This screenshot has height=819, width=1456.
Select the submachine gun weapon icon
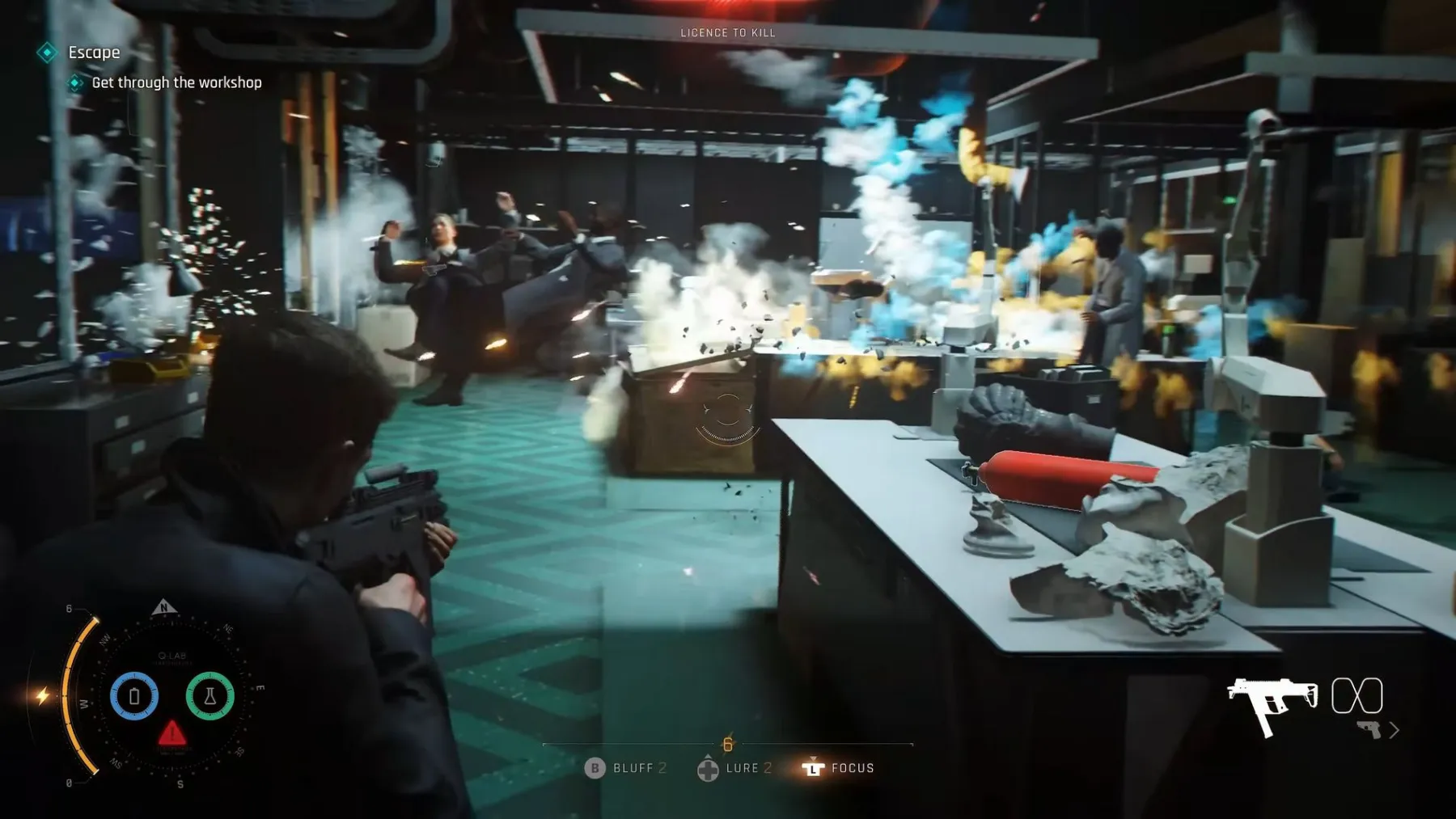coord(1271,705)
